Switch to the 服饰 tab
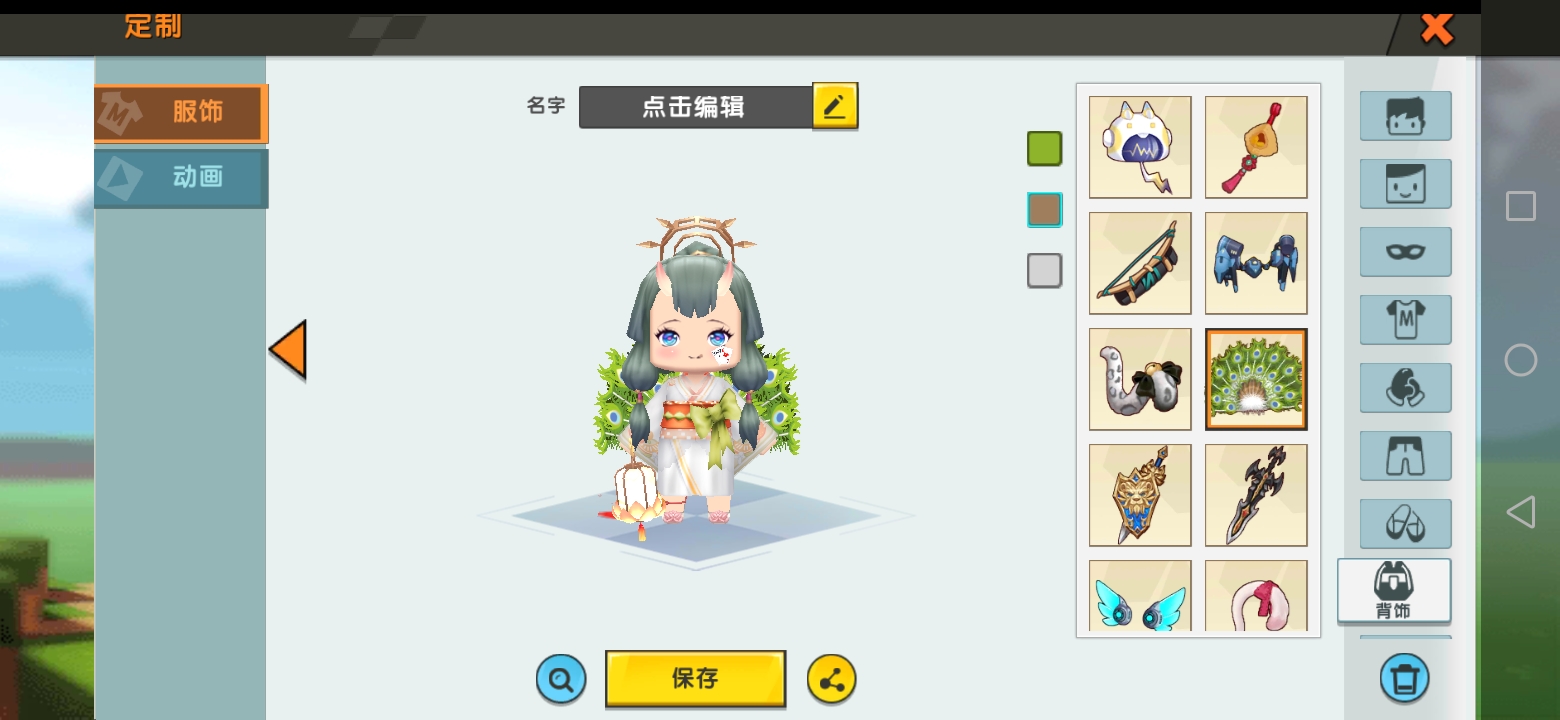Image resolution: width=1560 pixels, height=720 pixels. click(x=181, y=113)
